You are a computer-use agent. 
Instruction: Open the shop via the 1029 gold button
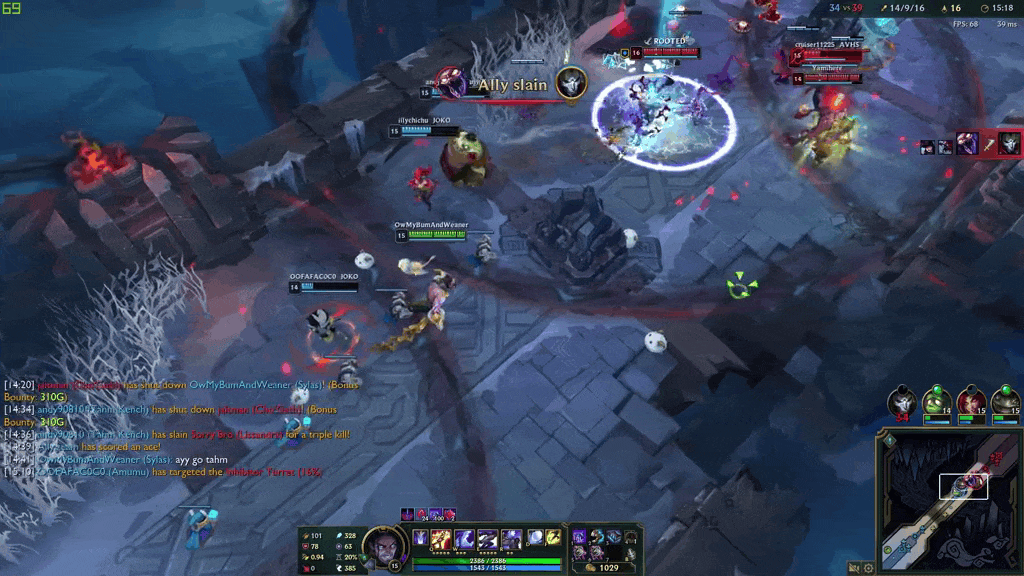point(605,567)
